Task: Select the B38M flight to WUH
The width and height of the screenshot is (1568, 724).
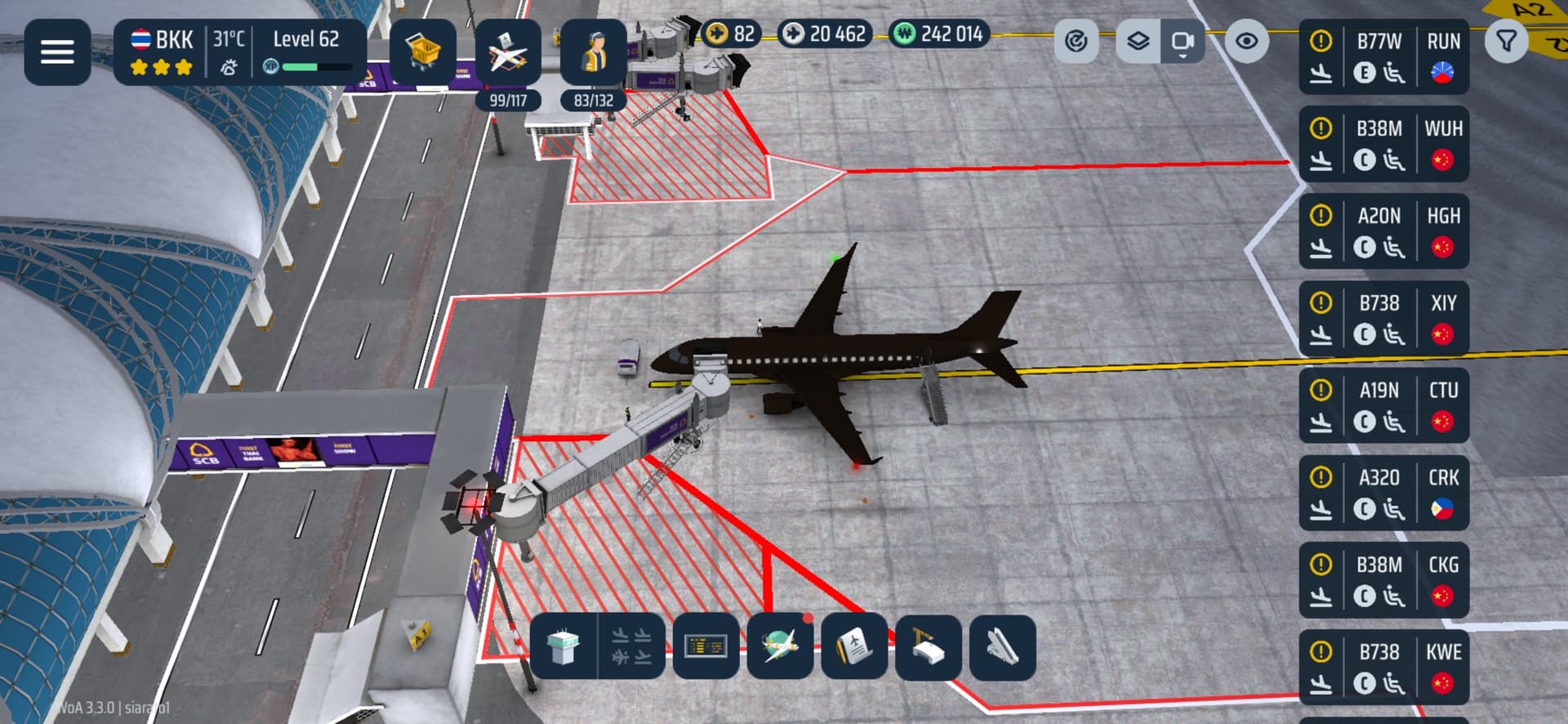Action: tap(1383, 144)
